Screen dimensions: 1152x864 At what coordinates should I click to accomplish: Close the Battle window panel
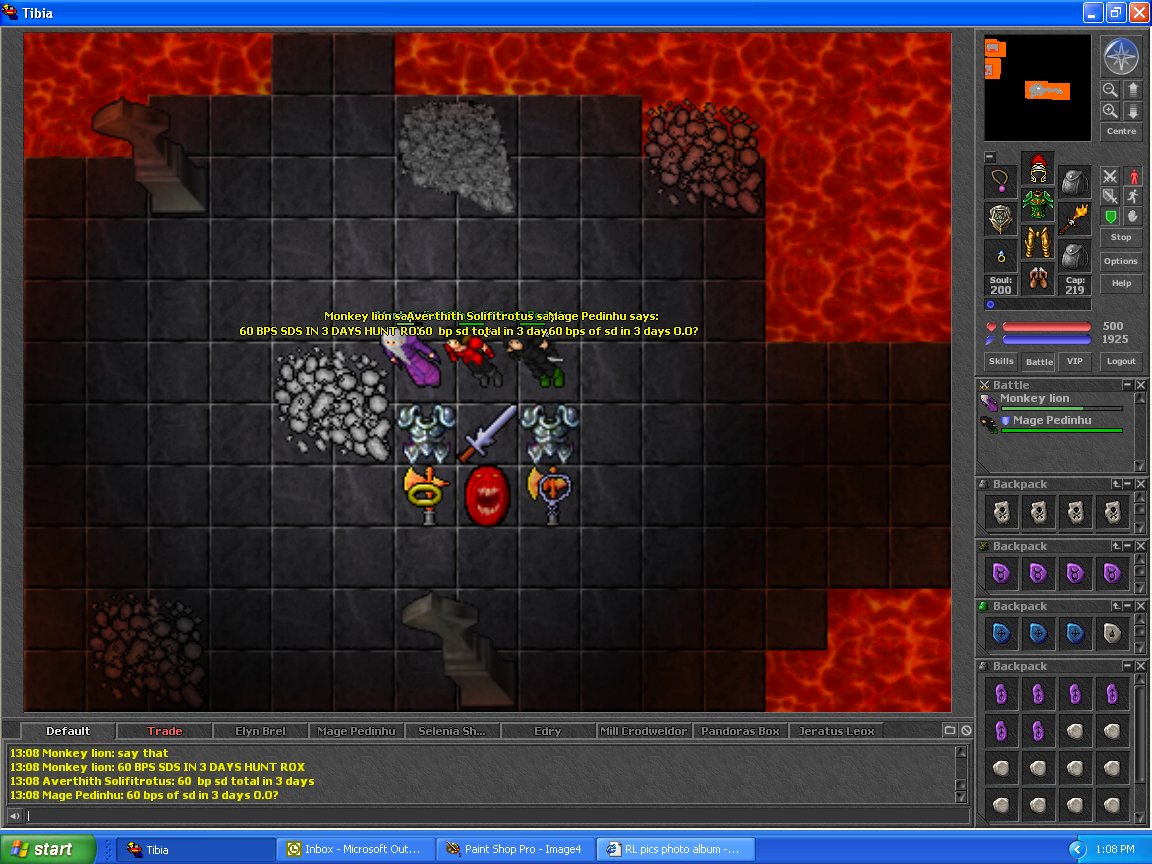pos(1141,385)
